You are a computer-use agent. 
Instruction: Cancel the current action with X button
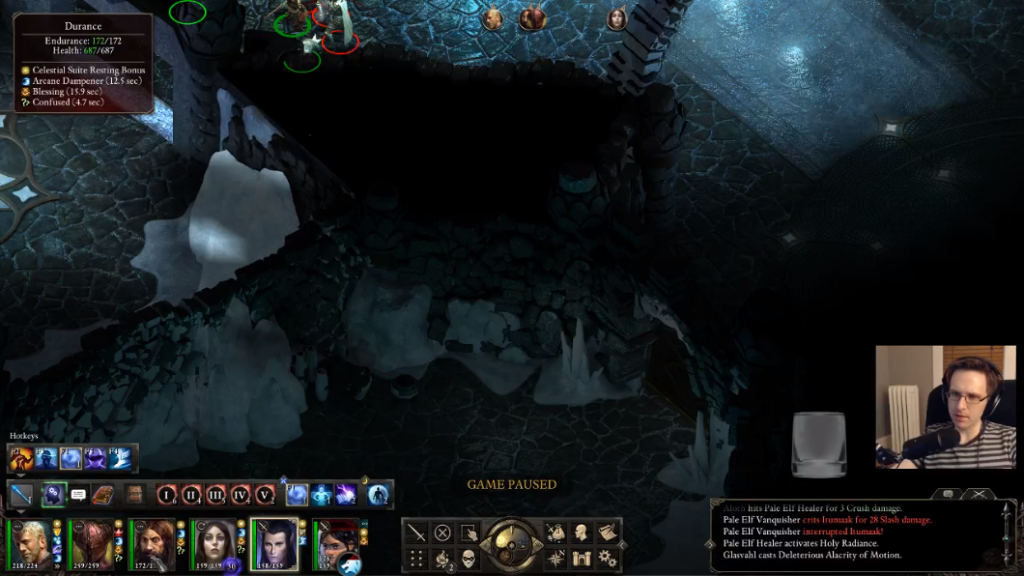click(x=442, y=533)
